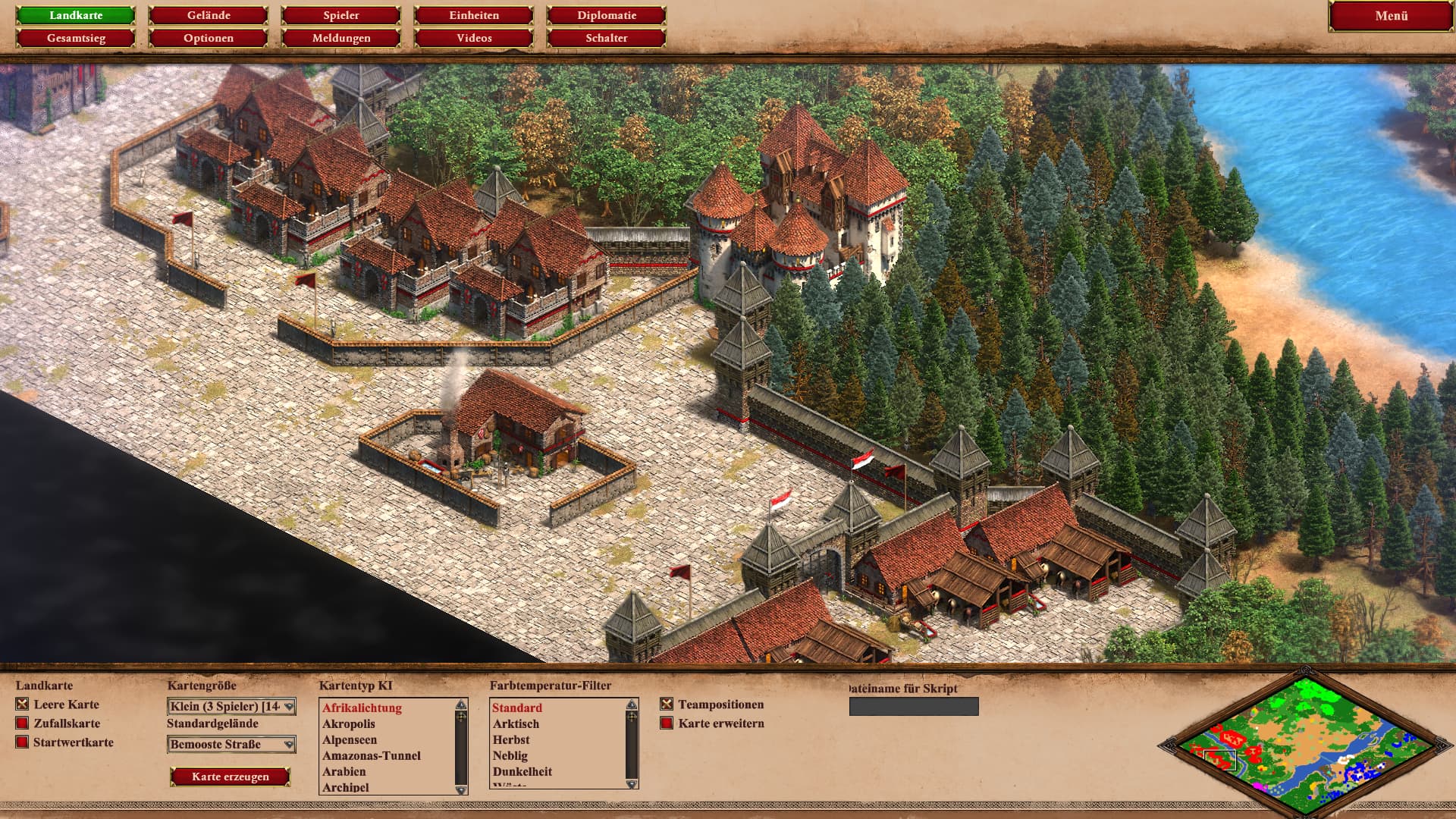Open the Menü button
1456x819 pixels.
1391,16
